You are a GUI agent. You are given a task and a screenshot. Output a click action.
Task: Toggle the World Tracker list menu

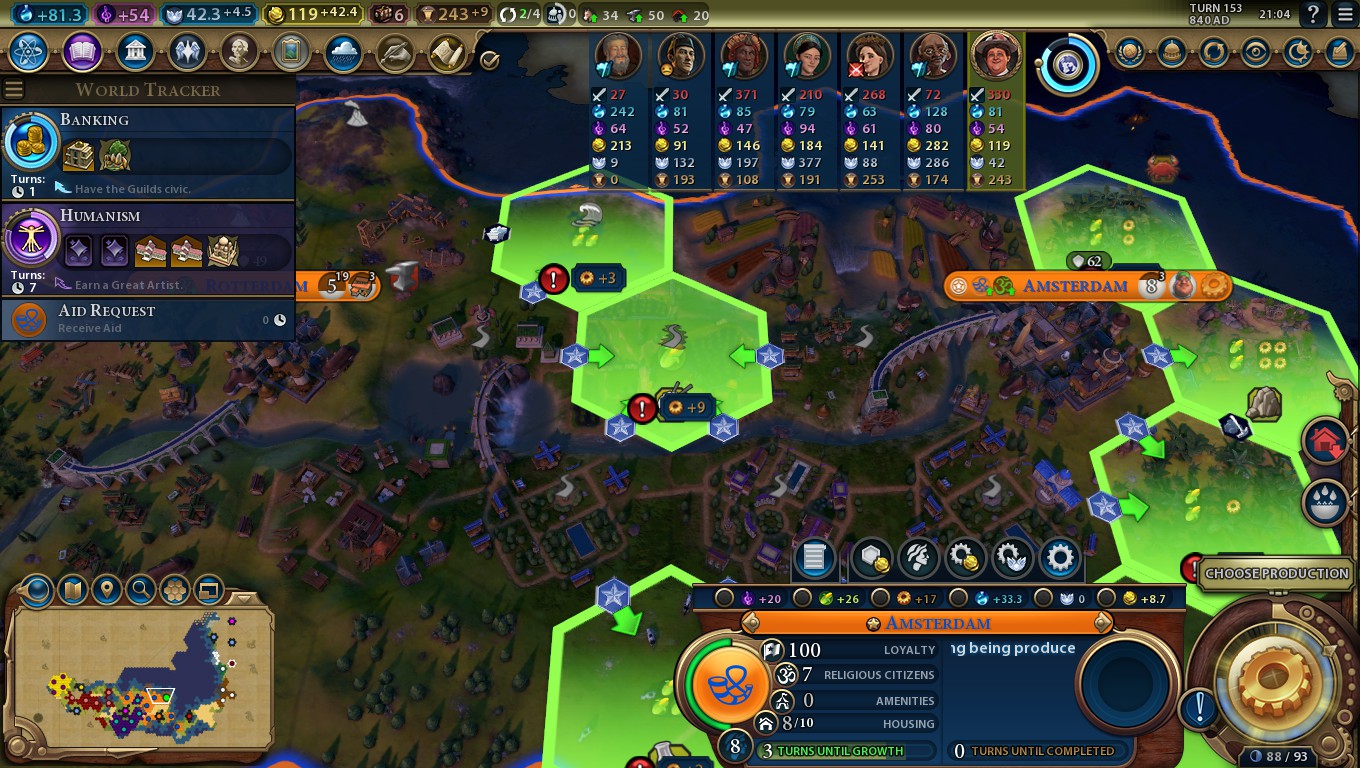pos(14,90)
